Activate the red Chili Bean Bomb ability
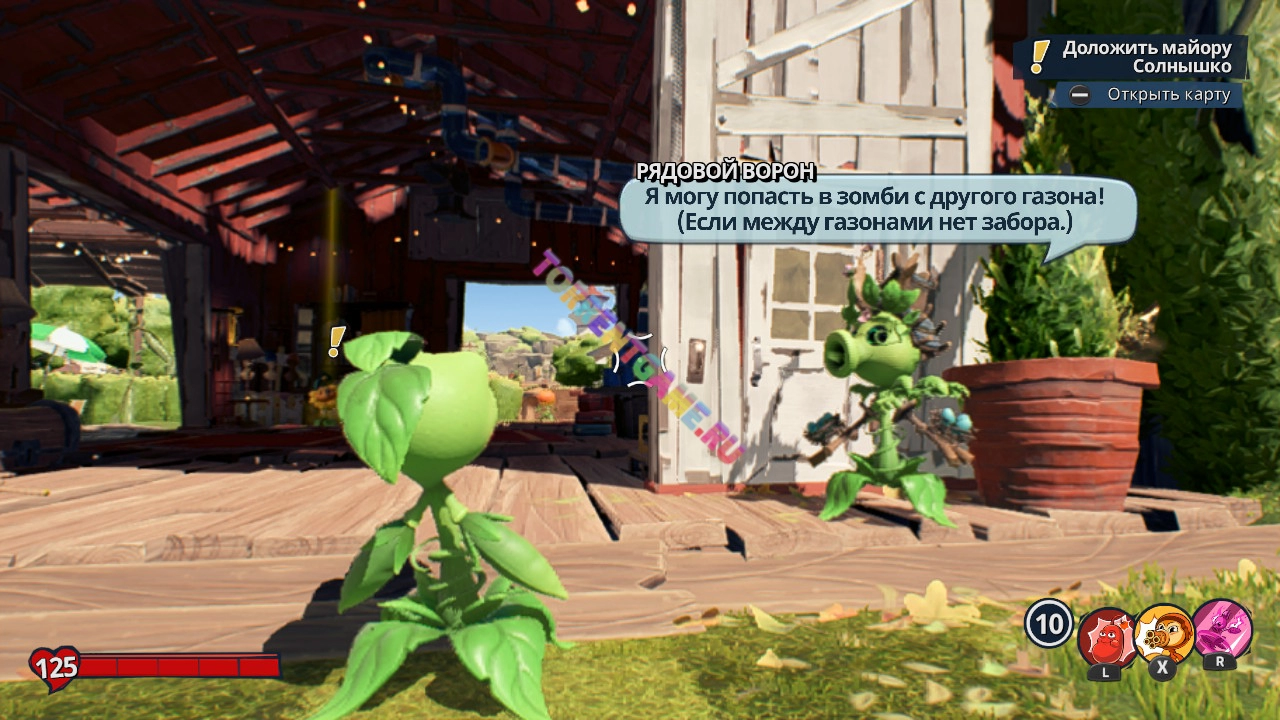This screenshot has height=720, width=1280. point(1106,636)
